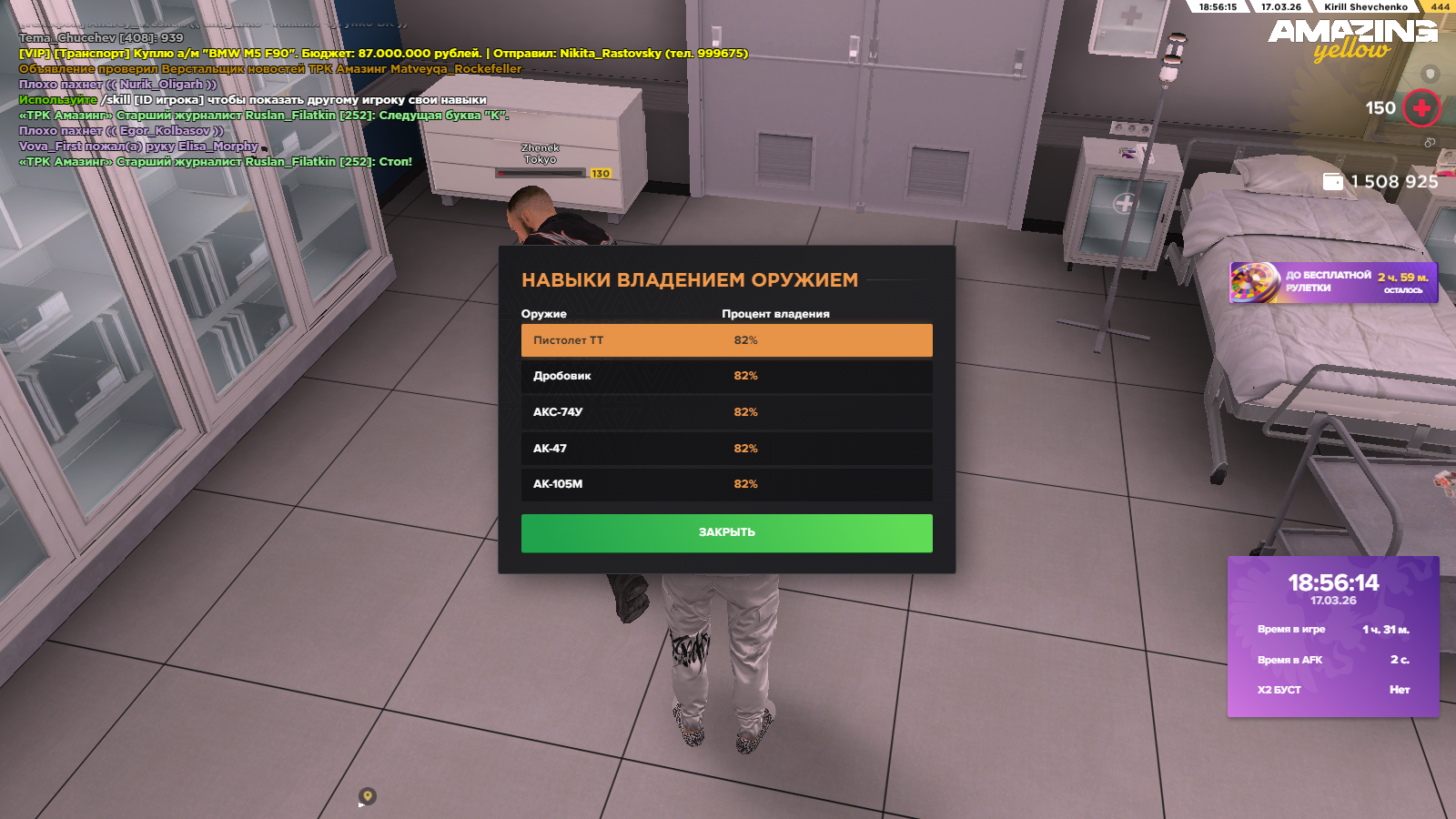
Task: Open the free roulette banner
Action: tap(1333, 282)
